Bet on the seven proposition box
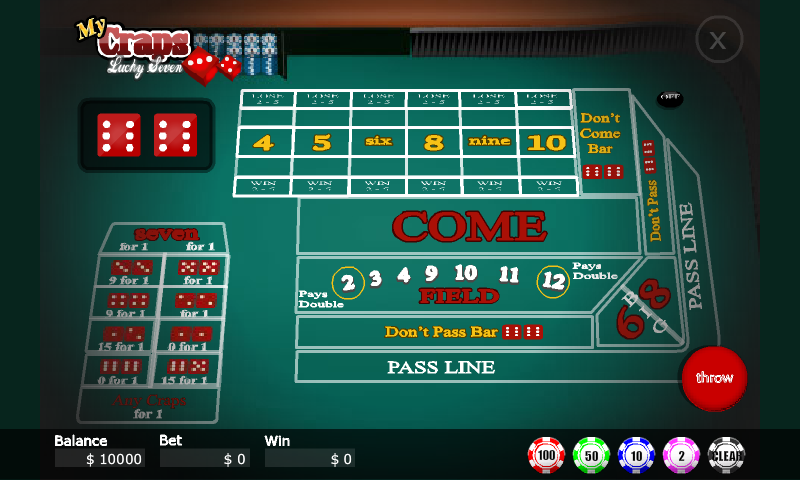Viewport: 800px width, 480px height. click(x=166, y=239)
